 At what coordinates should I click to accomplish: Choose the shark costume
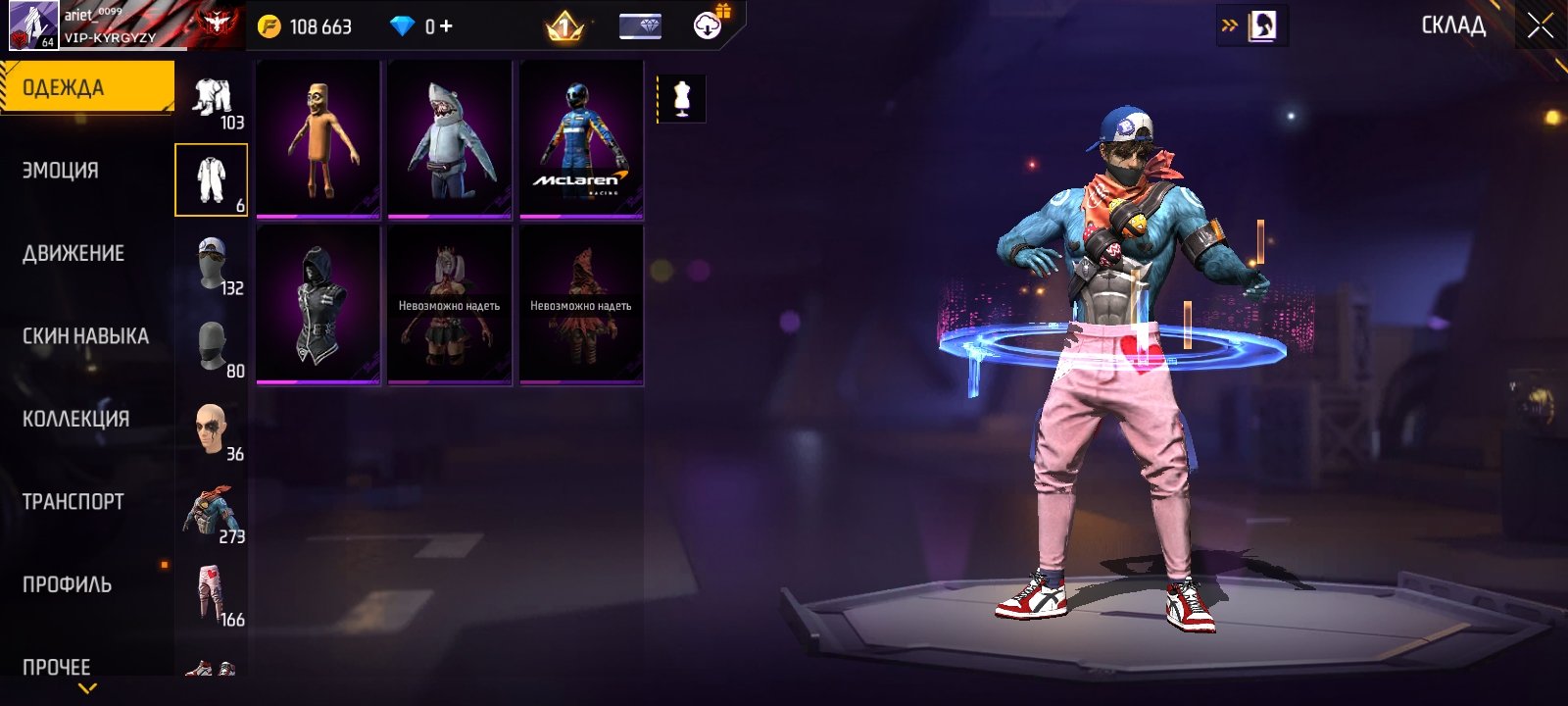450,138
